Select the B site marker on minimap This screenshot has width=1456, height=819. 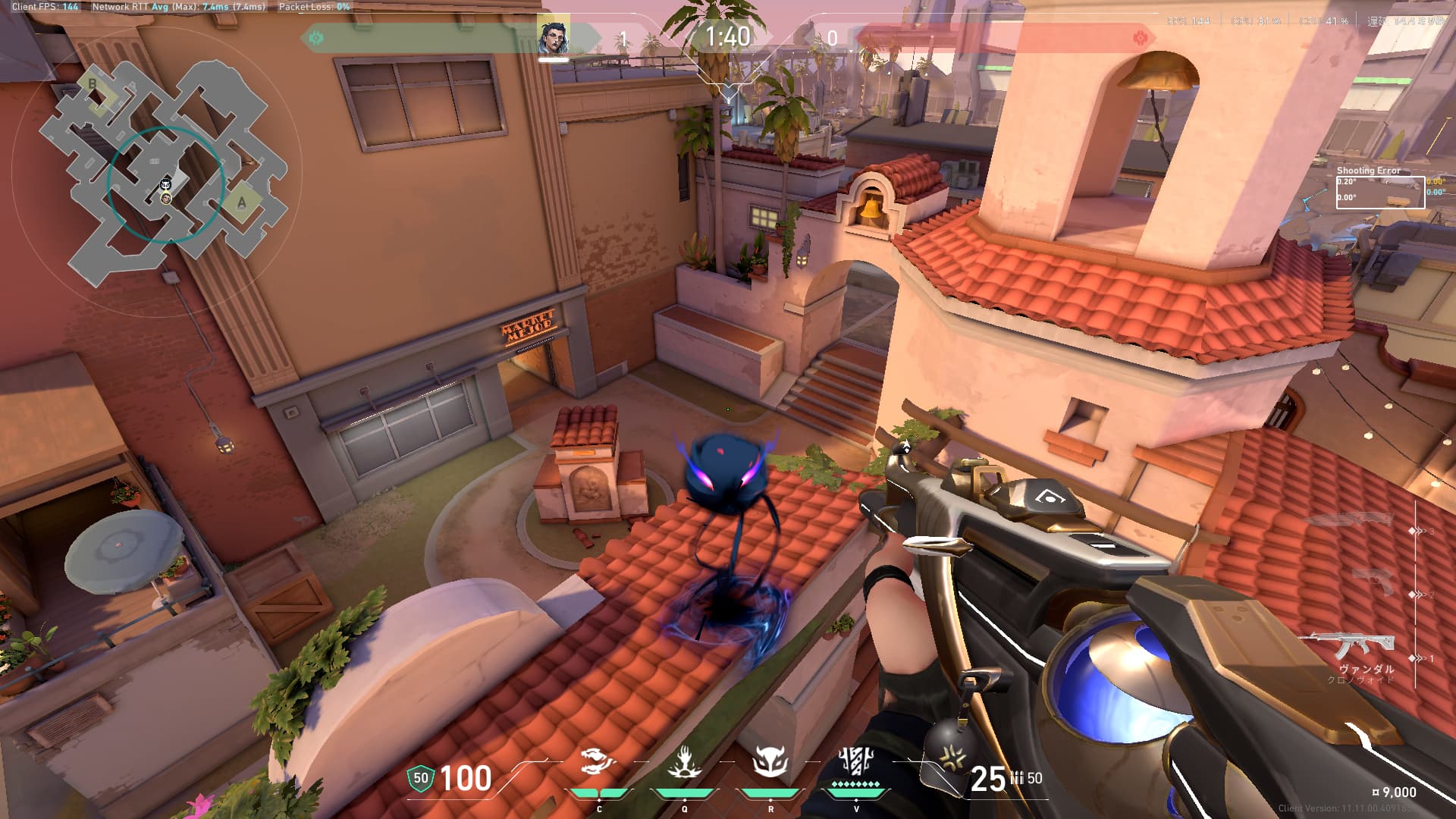coord(93,84)
